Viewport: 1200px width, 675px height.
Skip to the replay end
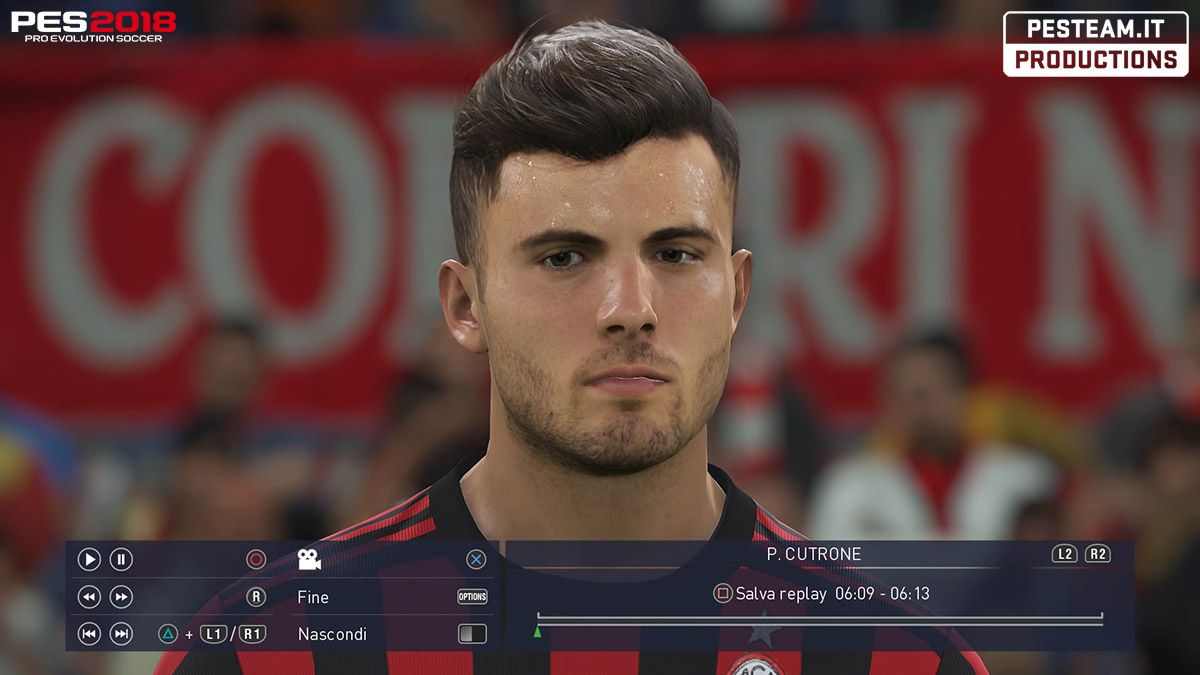coord(121,634)
